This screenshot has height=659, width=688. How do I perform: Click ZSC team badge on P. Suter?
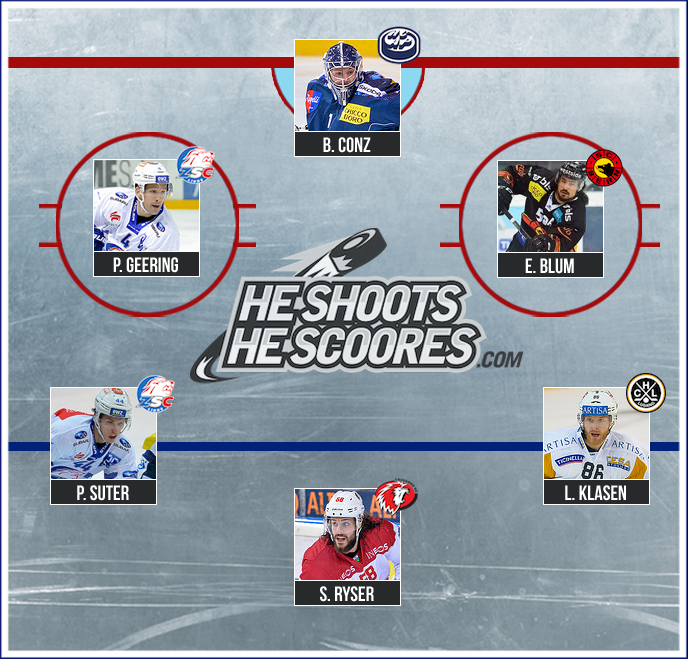coord(155,391)
